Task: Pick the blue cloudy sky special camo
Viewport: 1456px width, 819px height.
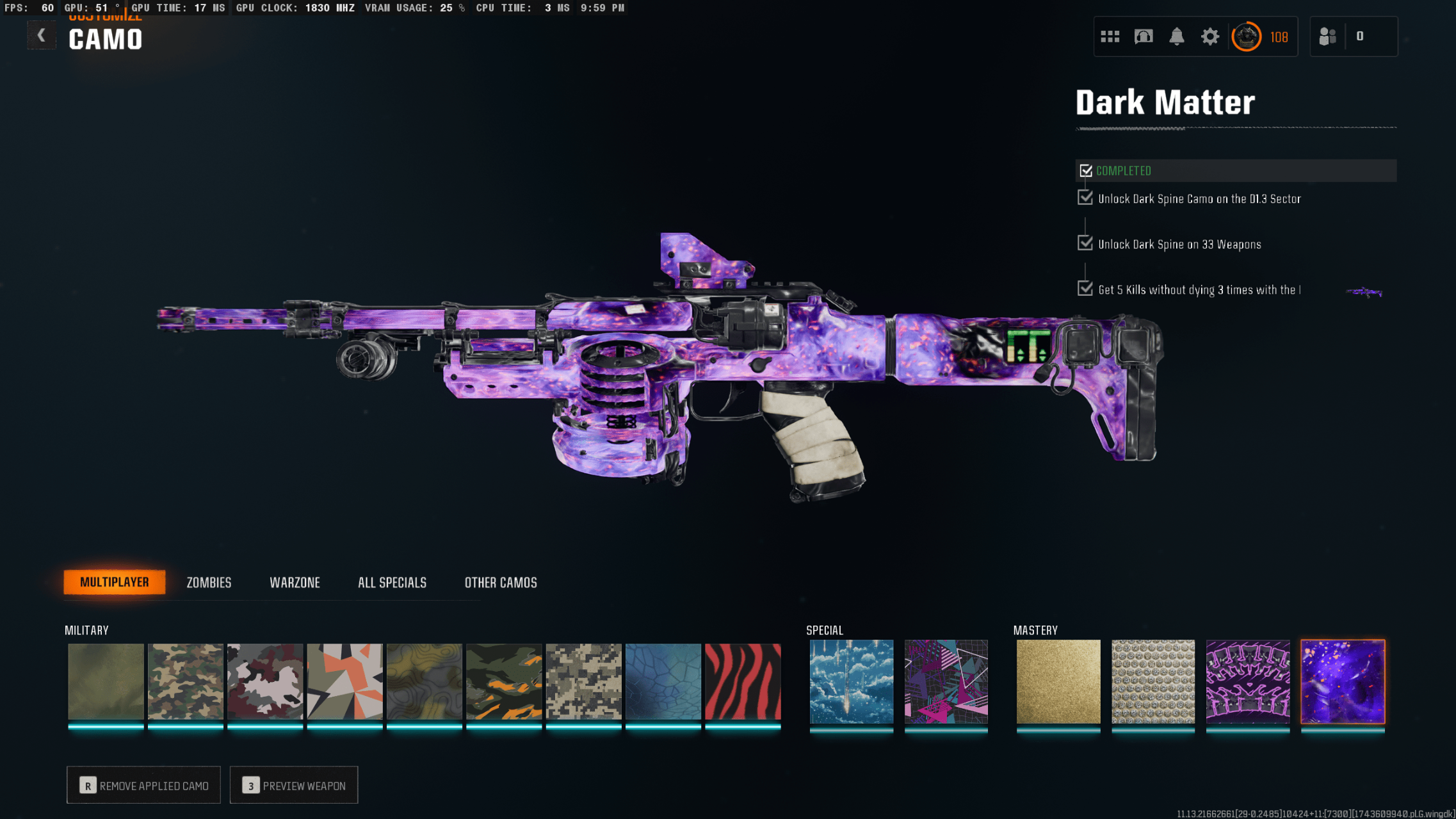Action: [x=852, y=682]
